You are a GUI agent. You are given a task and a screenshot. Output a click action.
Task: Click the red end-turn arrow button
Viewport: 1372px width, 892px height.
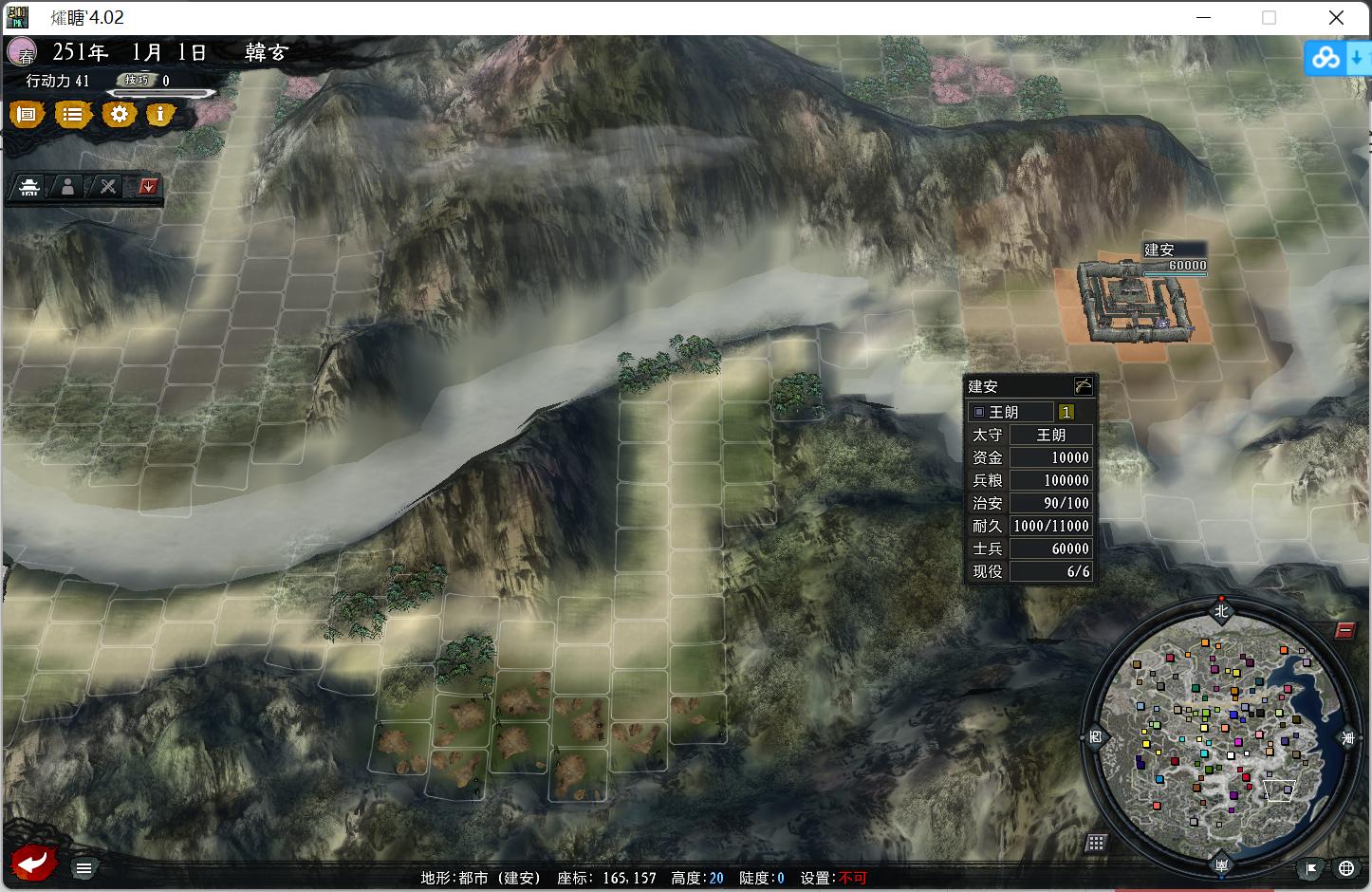tap(34, 863)
